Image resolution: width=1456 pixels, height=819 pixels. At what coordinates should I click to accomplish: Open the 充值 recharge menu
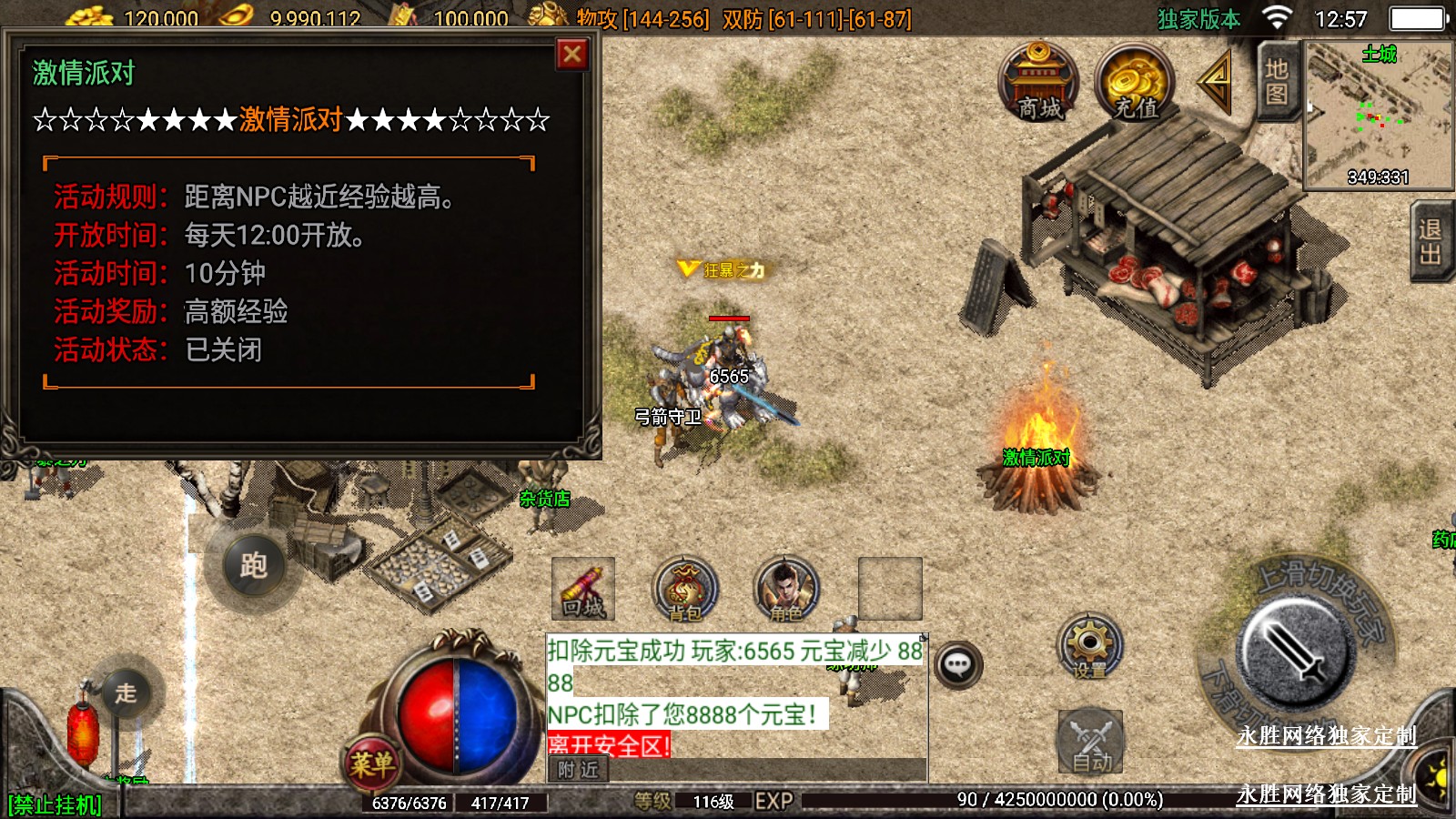(1134, 82)
